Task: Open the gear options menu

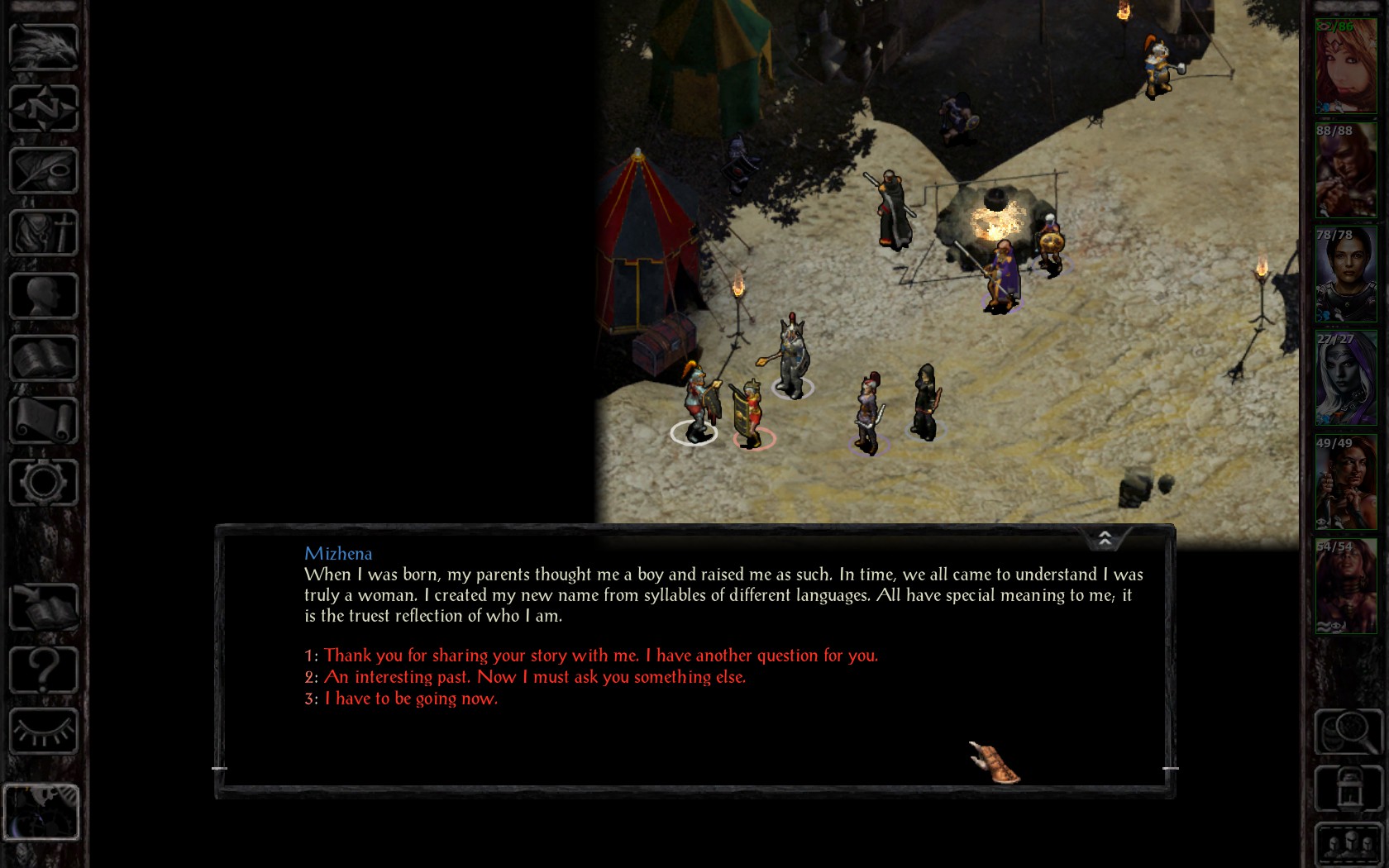Action: (43, 482)
